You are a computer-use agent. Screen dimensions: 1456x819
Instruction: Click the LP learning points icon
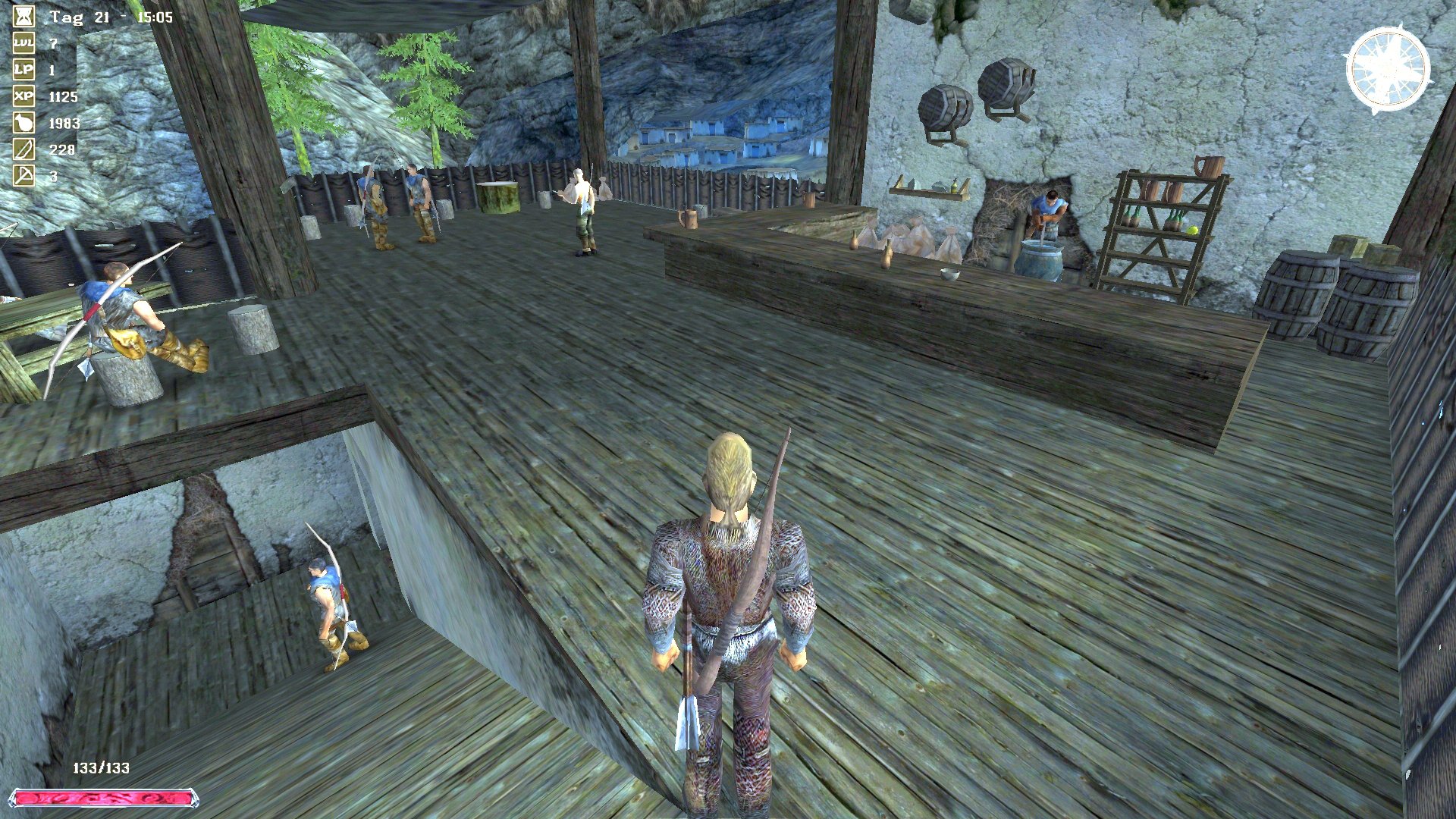point(24,71)
